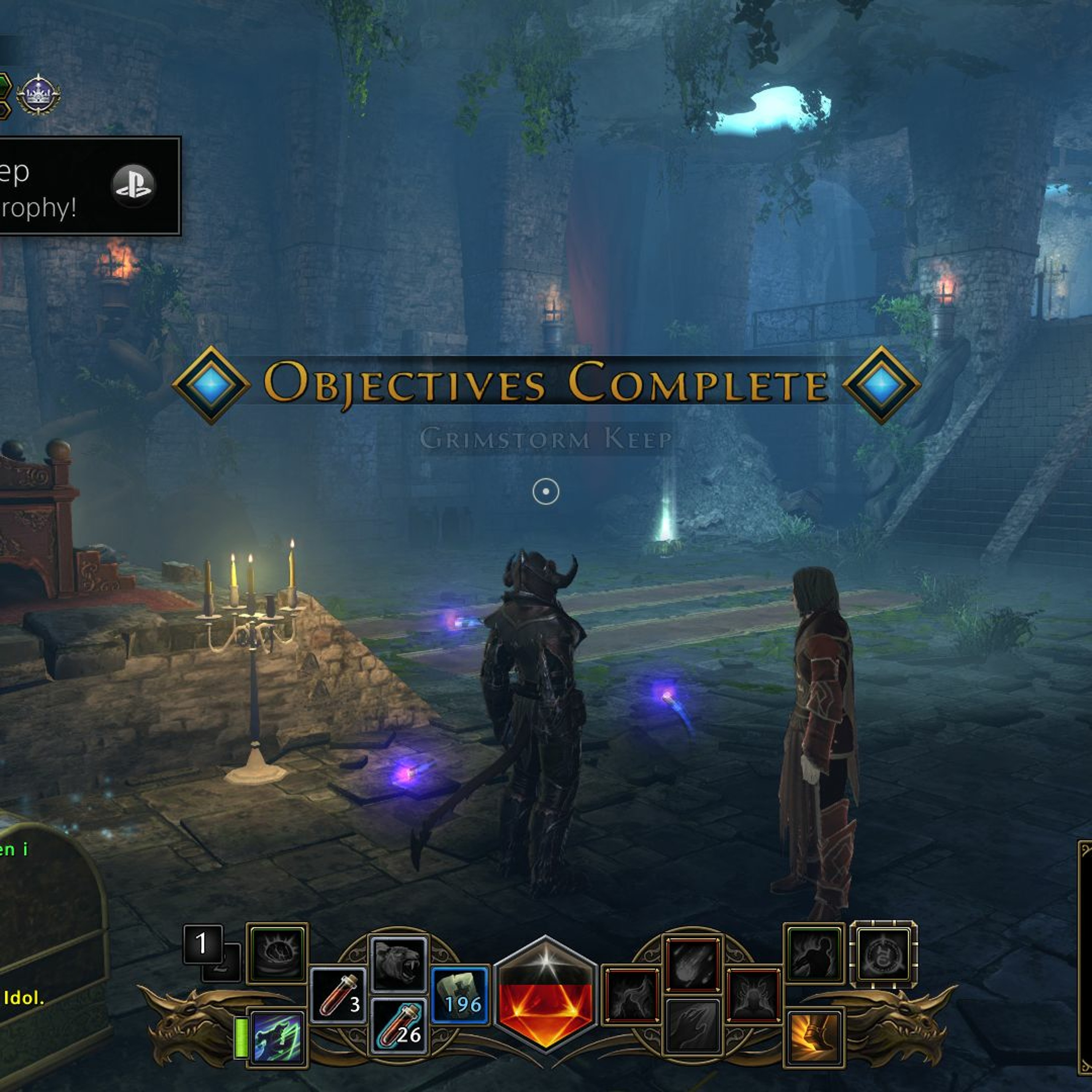Use the red potion with 3 charges
1092x1092 pixels.
[x=338, y=997]
